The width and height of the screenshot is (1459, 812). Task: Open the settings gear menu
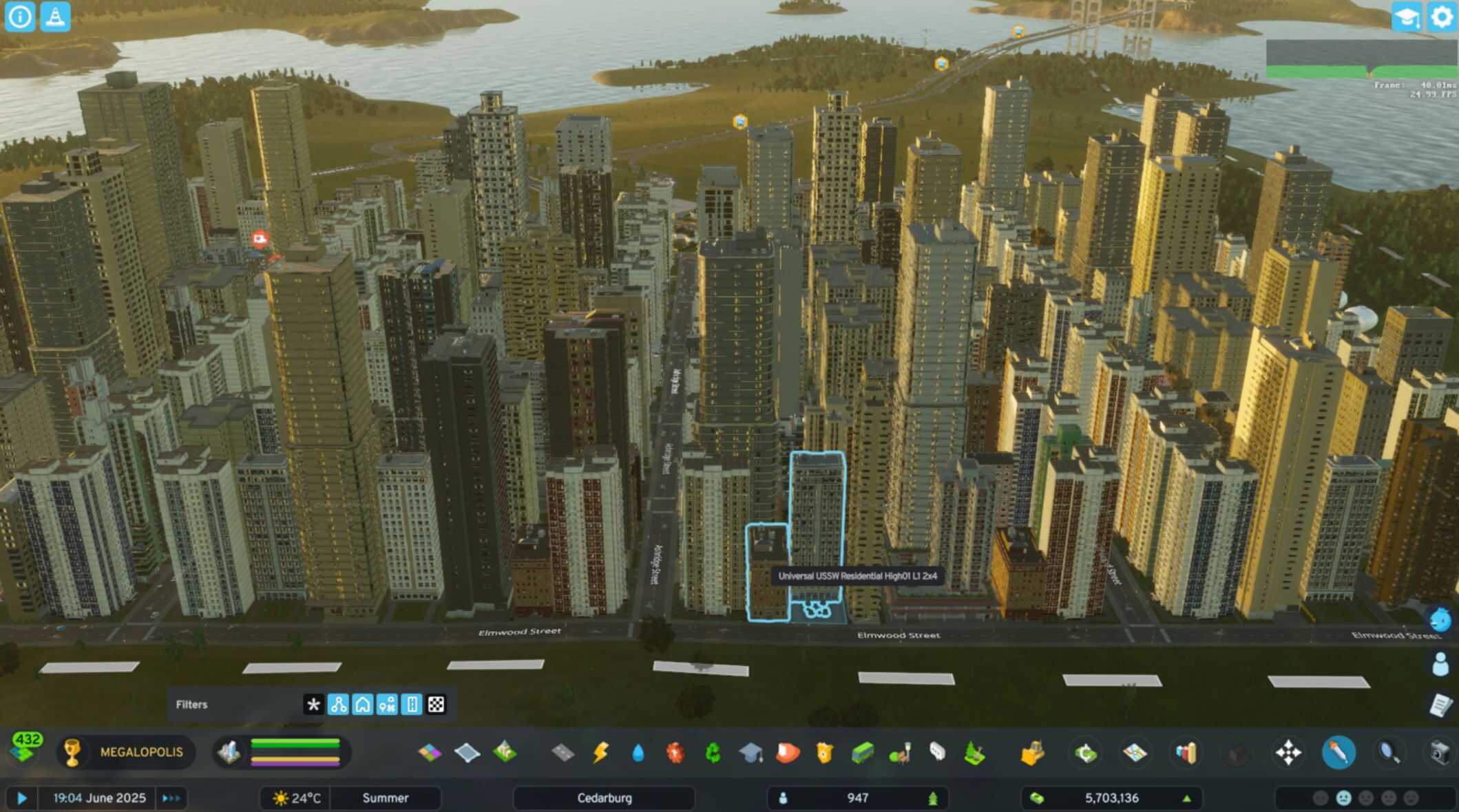click(1441, 17)
